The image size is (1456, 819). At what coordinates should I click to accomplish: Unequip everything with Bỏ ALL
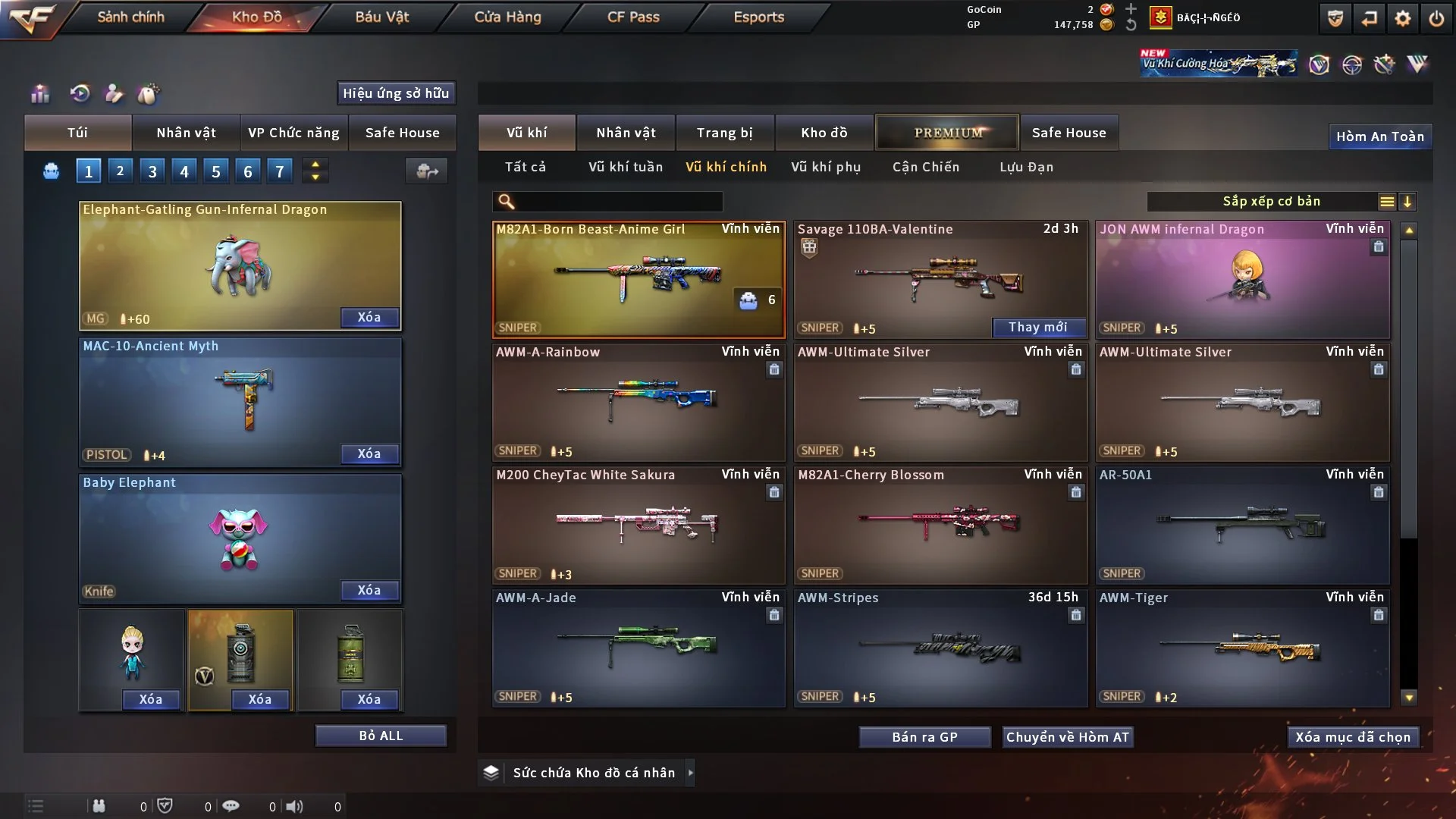[381, 736]
